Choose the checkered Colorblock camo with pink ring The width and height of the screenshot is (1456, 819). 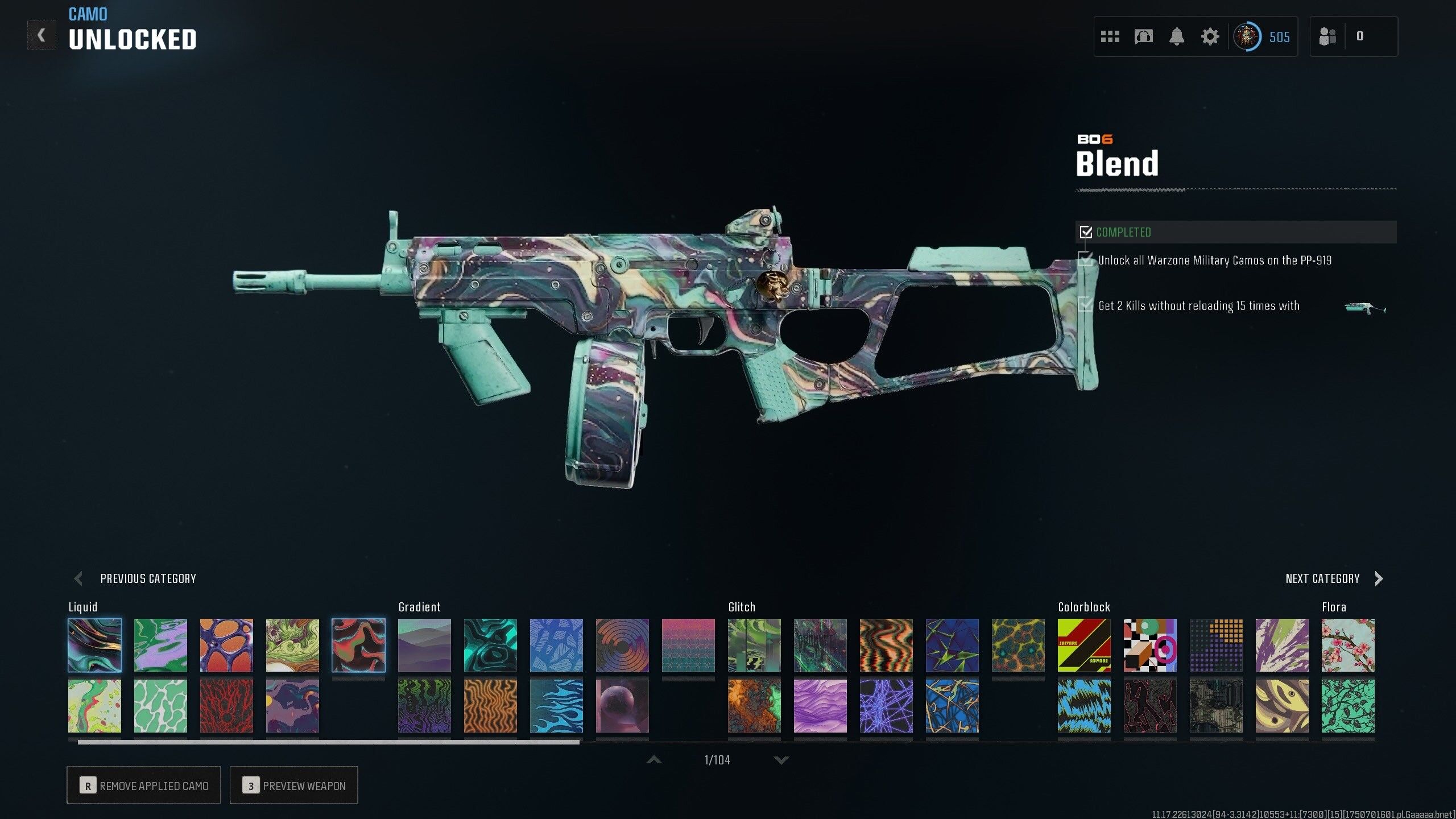[1150, 646]
